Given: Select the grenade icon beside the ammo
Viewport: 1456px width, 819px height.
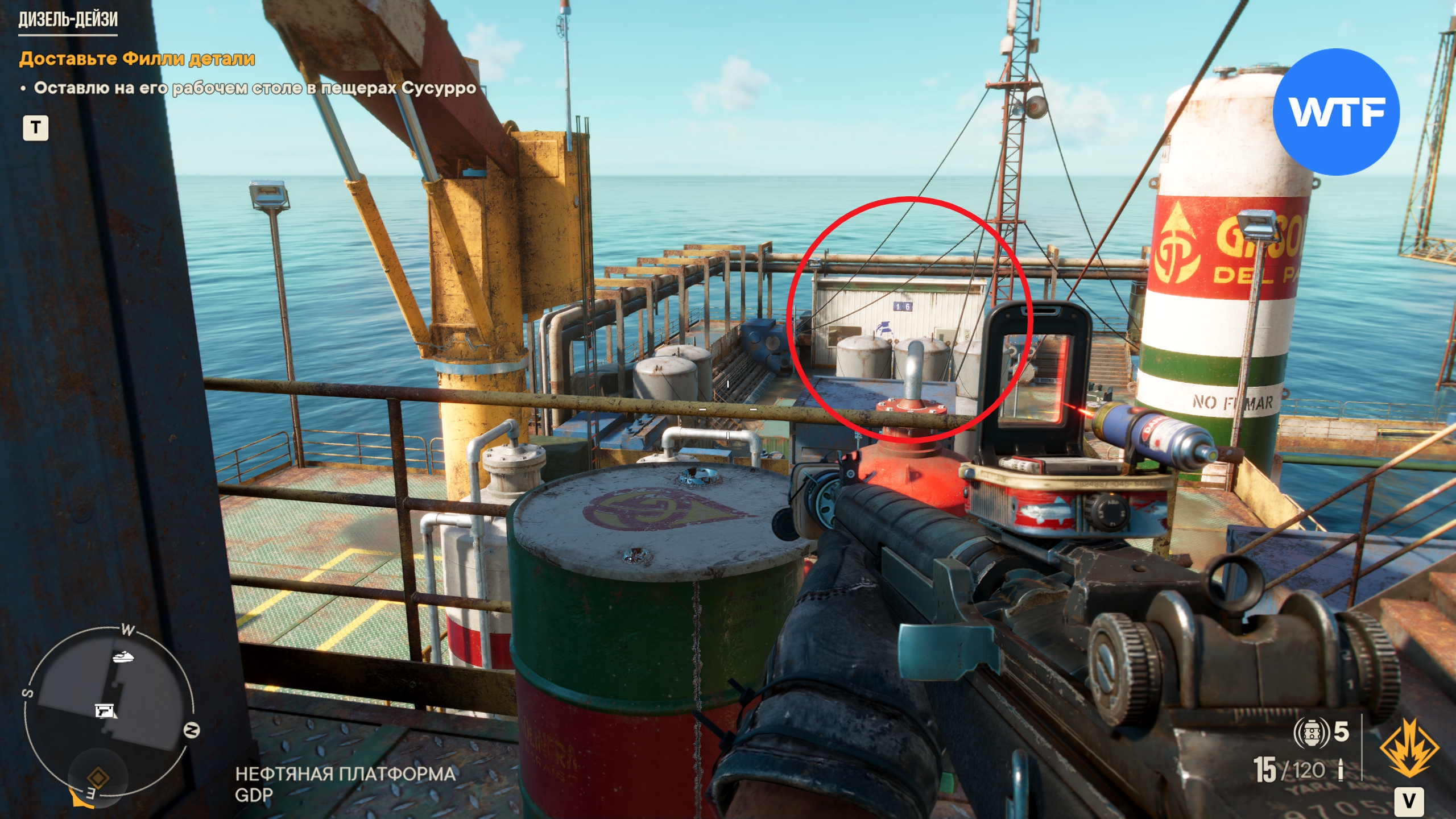Looking at the screenshot, I should pyautogui.click(x=1311, y=733).
